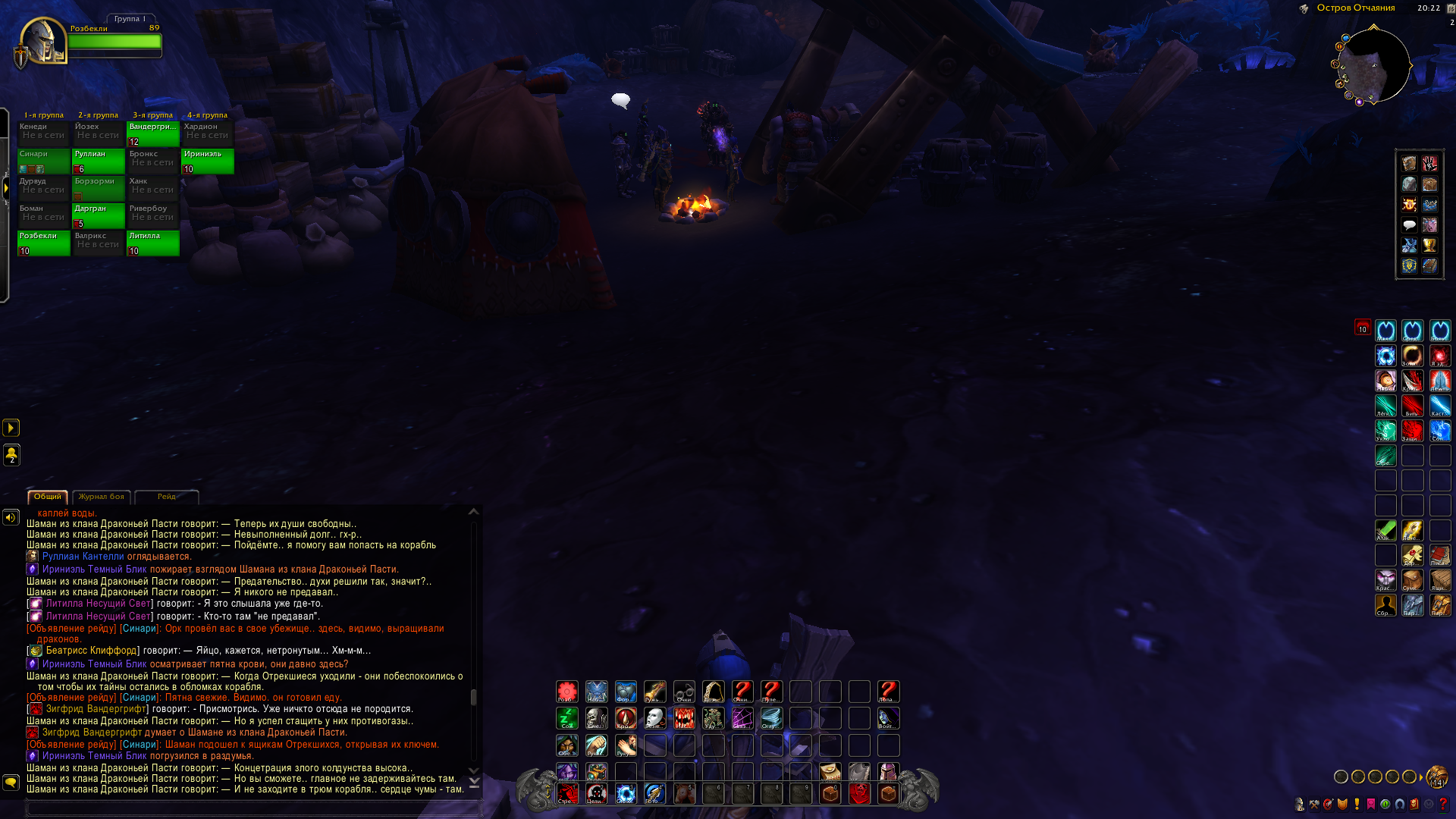Click the Литилла raid frame

pos(153,243)
